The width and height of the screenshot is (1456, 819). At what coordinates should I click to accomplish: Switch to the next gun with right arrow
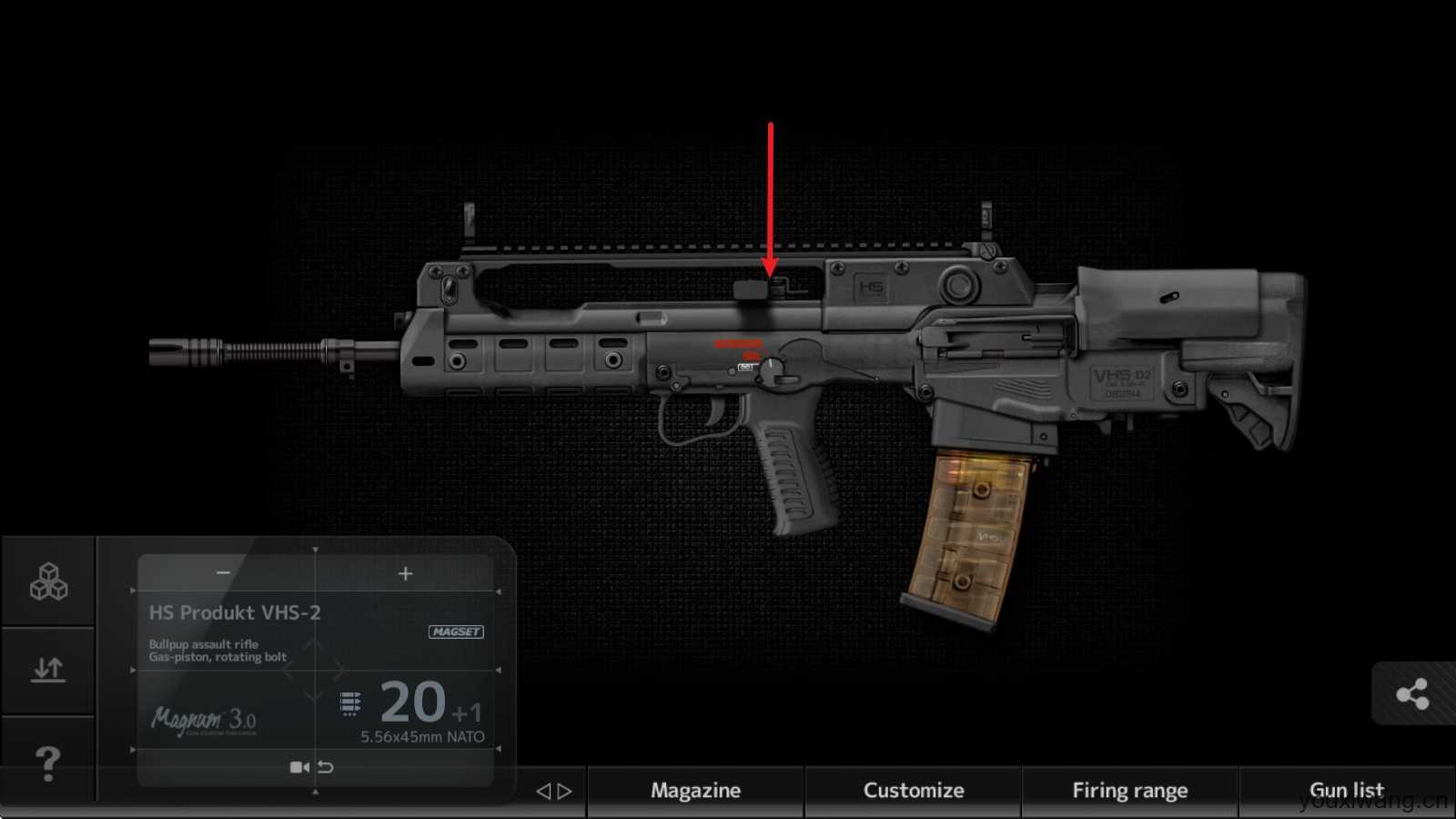tap(565, 791)
